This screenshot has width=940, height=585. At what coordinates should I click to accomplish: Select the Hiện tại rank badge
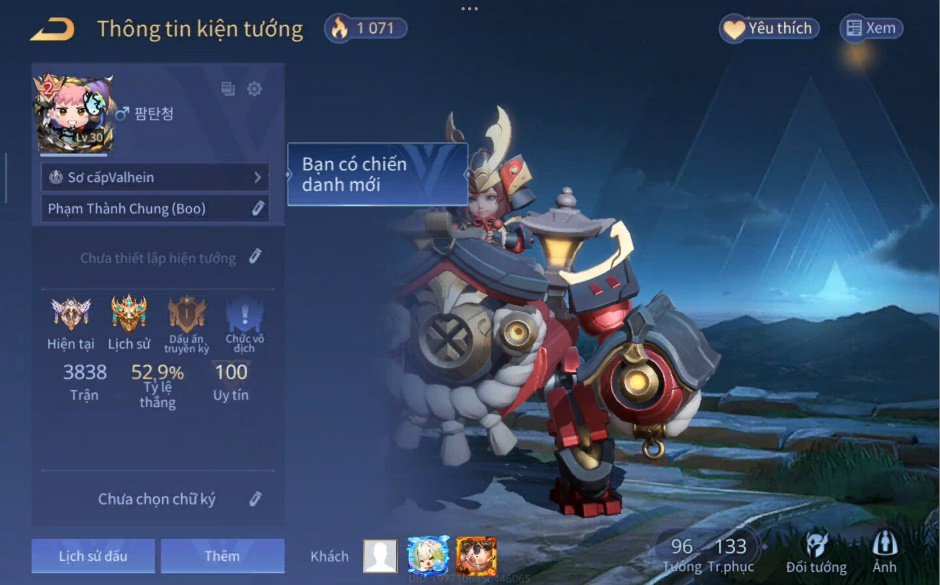click(70, 314)
